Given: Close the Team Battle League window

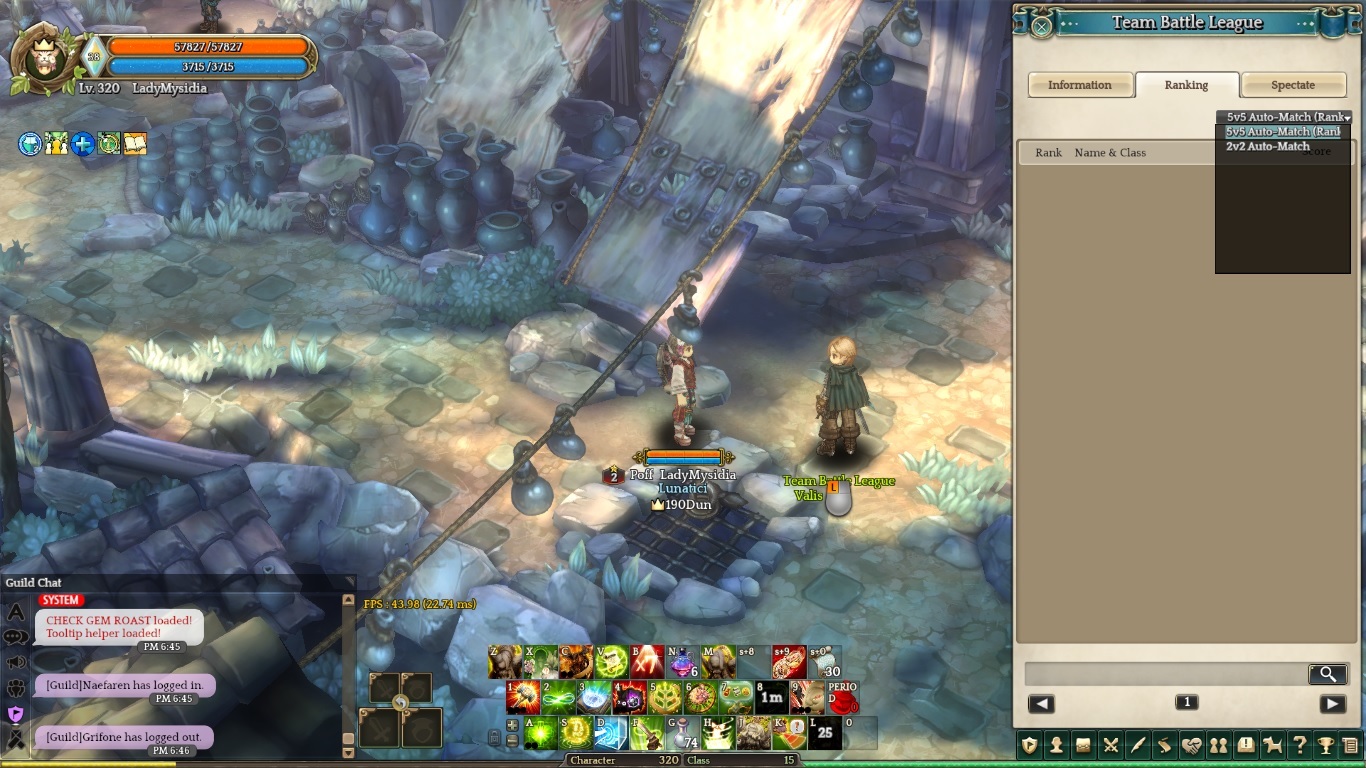Looking at the screenshot, I should (x=1041, y=26).
